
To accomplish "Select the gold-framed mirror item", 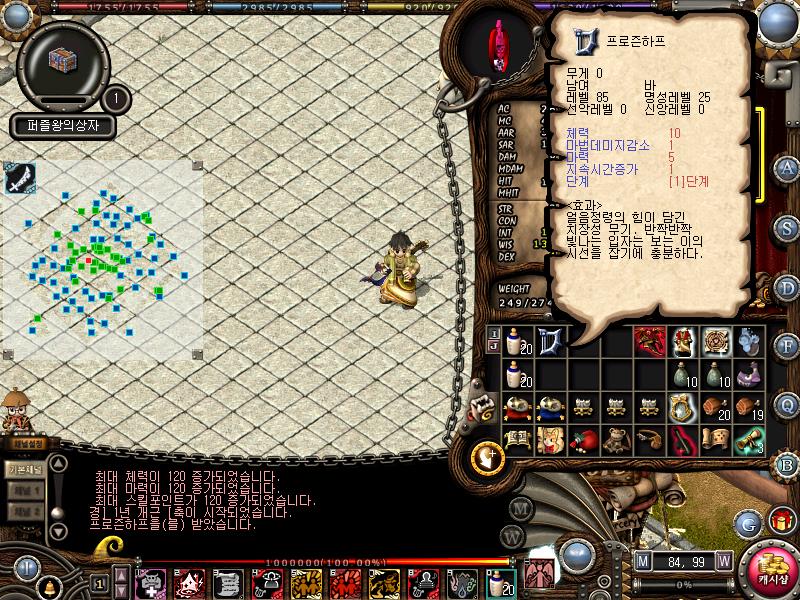I will point(683,407).
